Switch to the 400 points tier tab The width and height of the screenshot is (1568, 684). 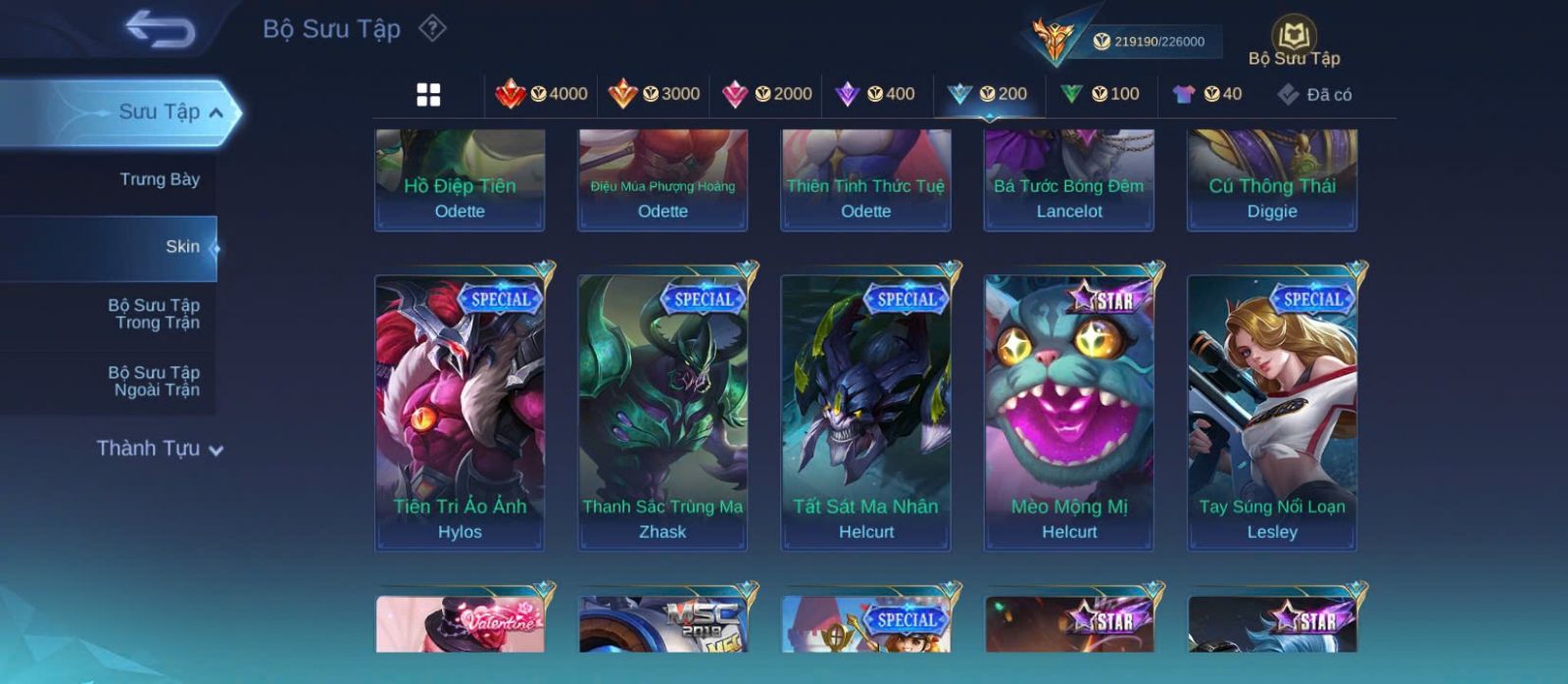875,94
